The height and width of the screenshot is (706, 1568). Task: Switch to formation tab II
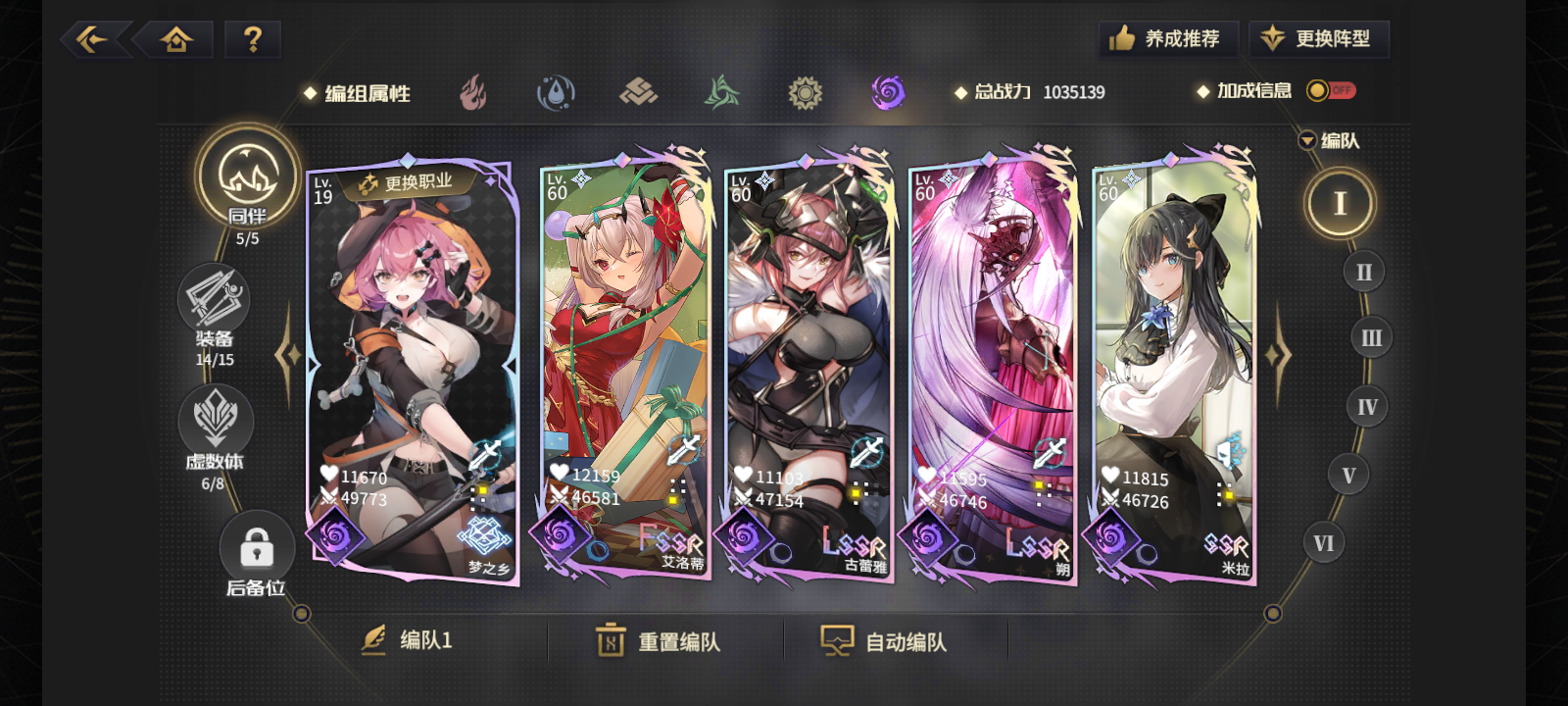[1362, 272]
